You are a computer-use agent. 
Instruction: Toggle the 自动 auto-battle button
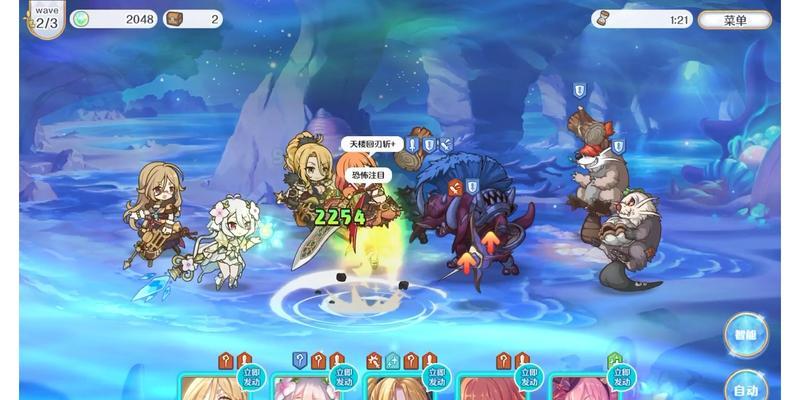tap(745, 387)
